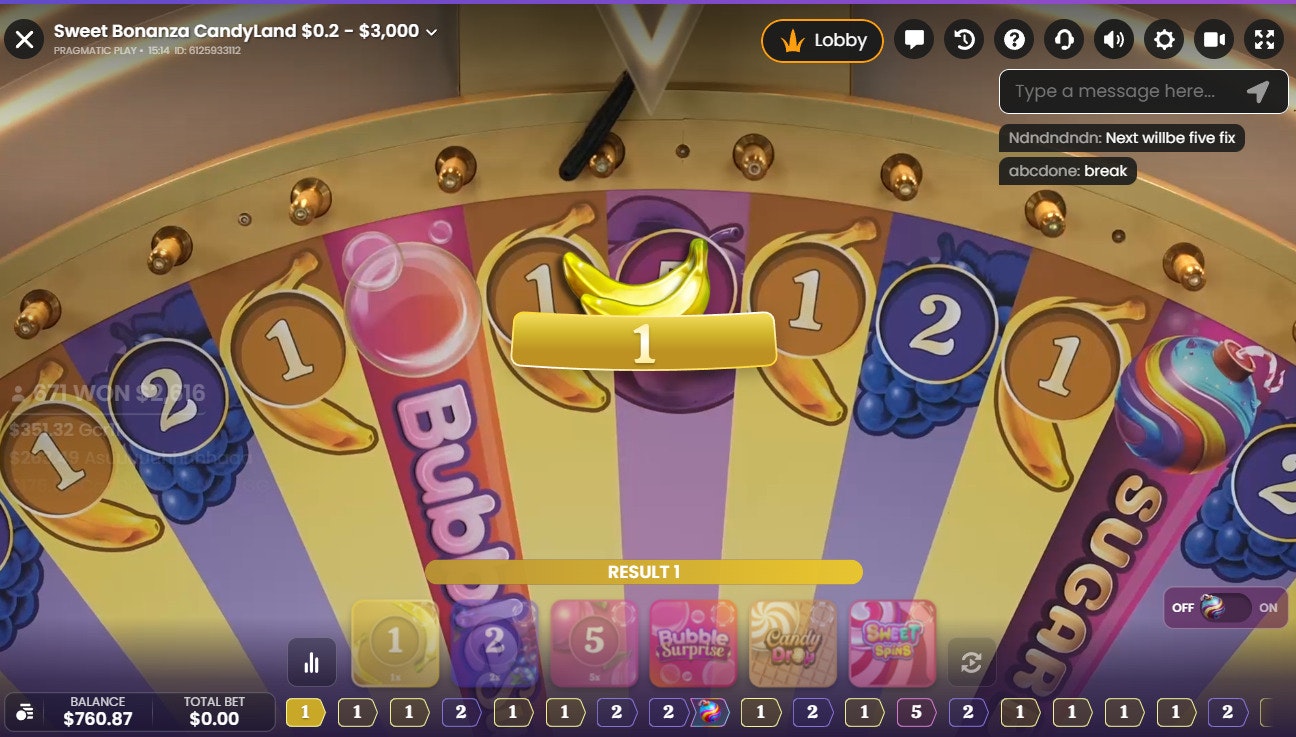Screen dimensions: 1296x737
Task: Contact live support via headset icon
Action: tap(1063, 40)
